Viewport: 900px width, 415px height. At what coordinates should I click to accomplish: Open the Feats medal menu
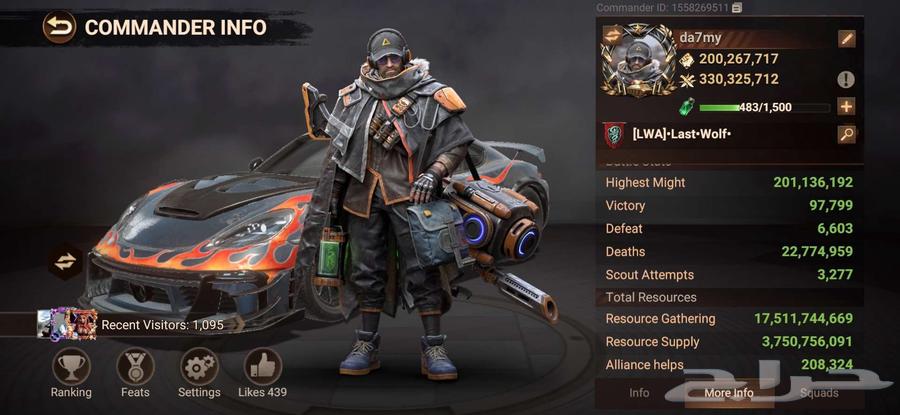pyautogui.click(x=135, y=368)
